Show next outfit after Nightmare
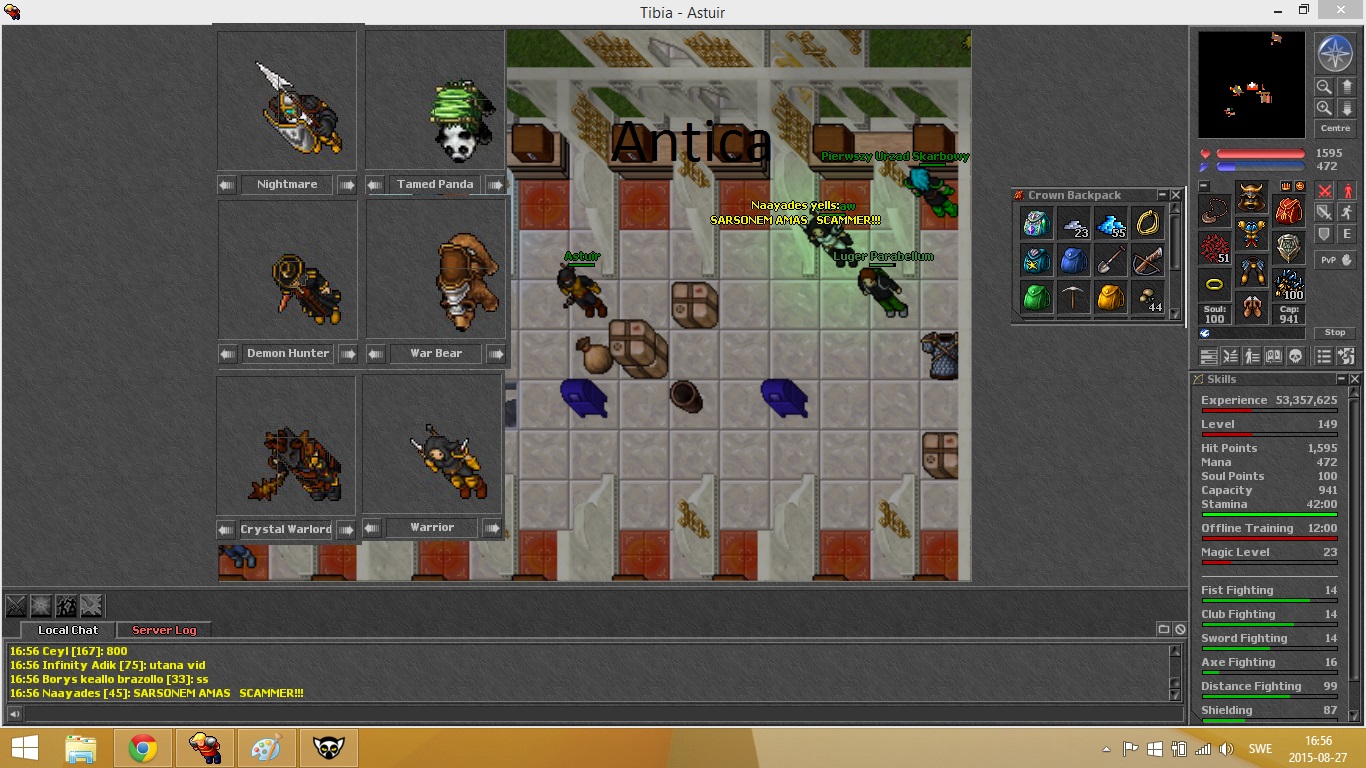Image resolution: width=1366 pixels, height=768 pixels. 346,185
